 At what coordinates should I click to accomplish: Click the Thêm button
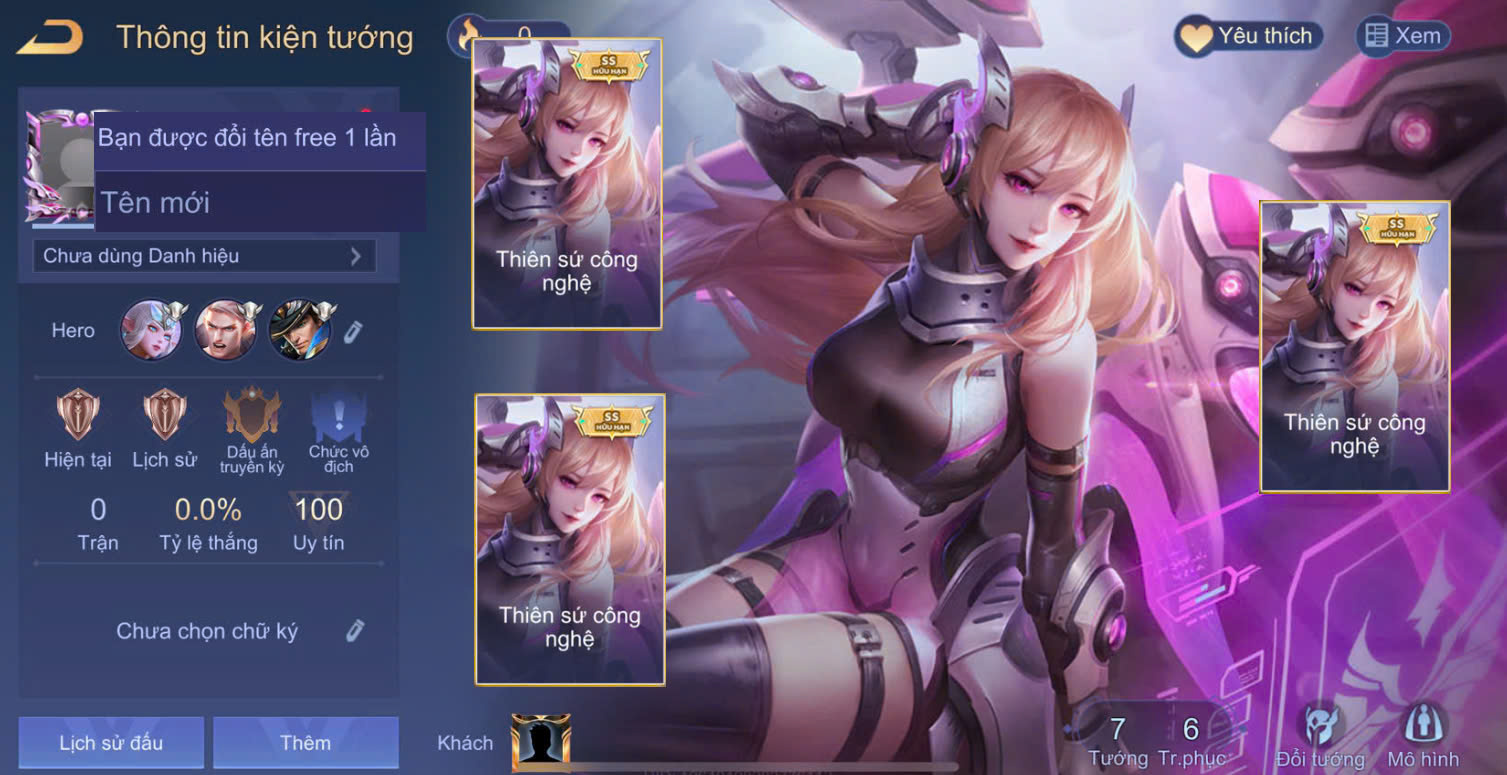tap(305, 743)
